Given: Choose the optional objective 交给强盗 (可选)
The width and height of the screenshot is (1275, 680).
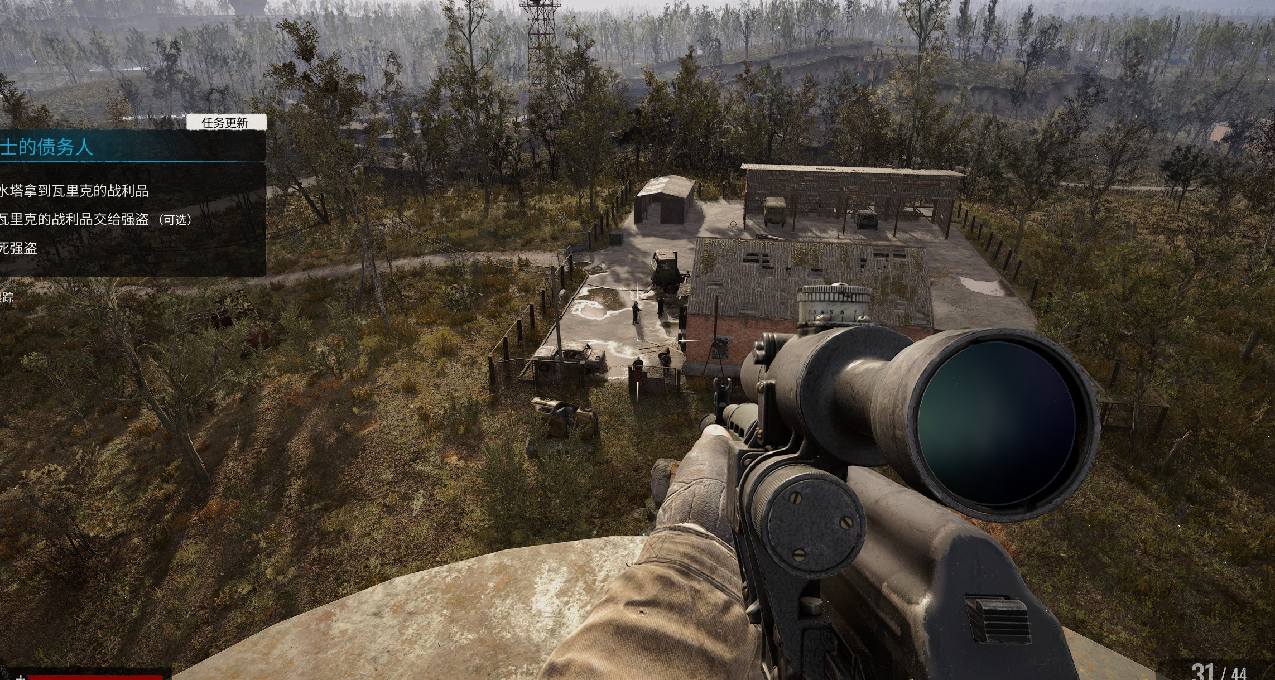Looking at the screenshot, I should (x=95, y=220).
